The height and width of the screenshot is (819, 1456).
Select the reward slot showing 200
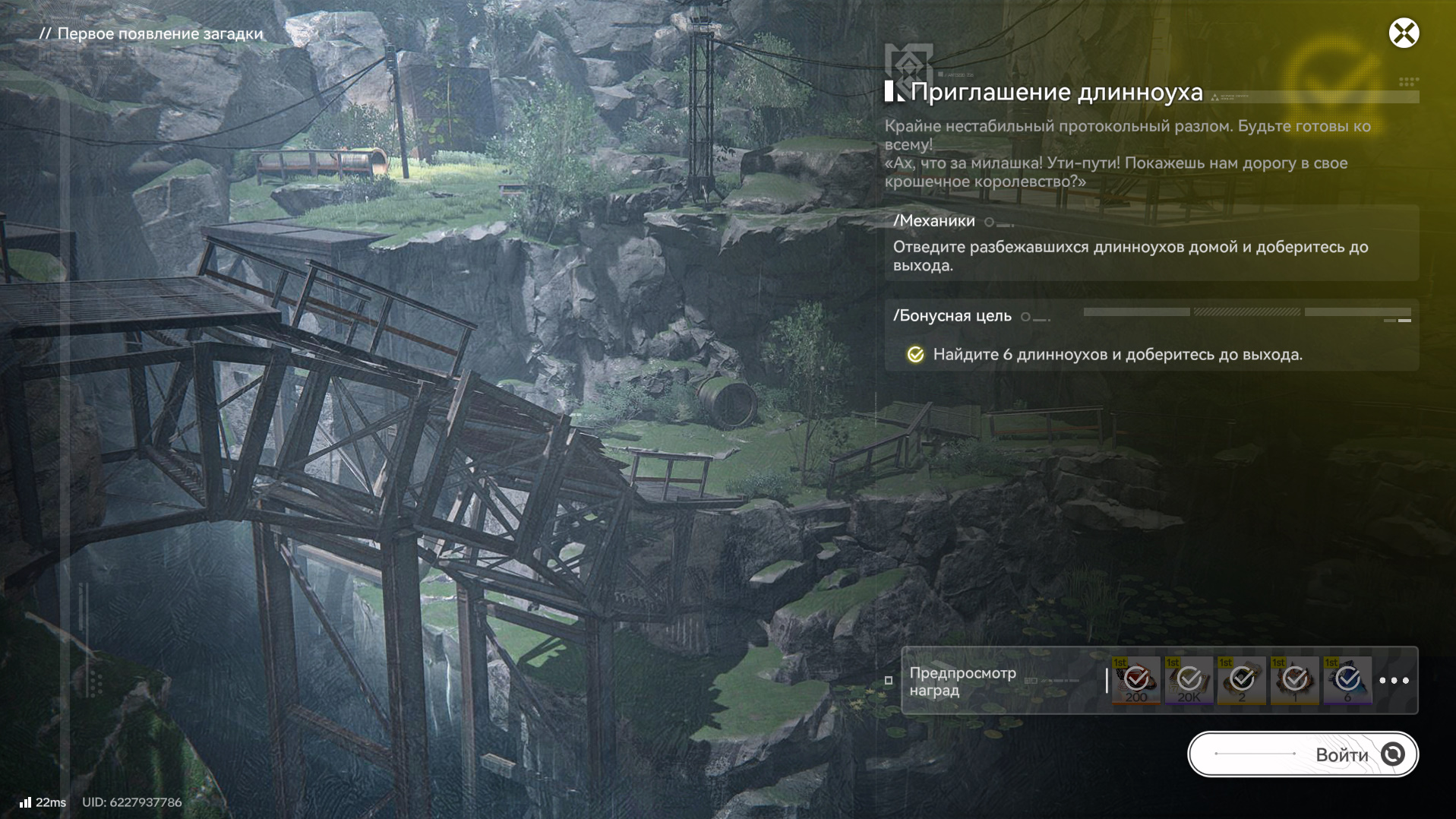(x=1136, y=681)
